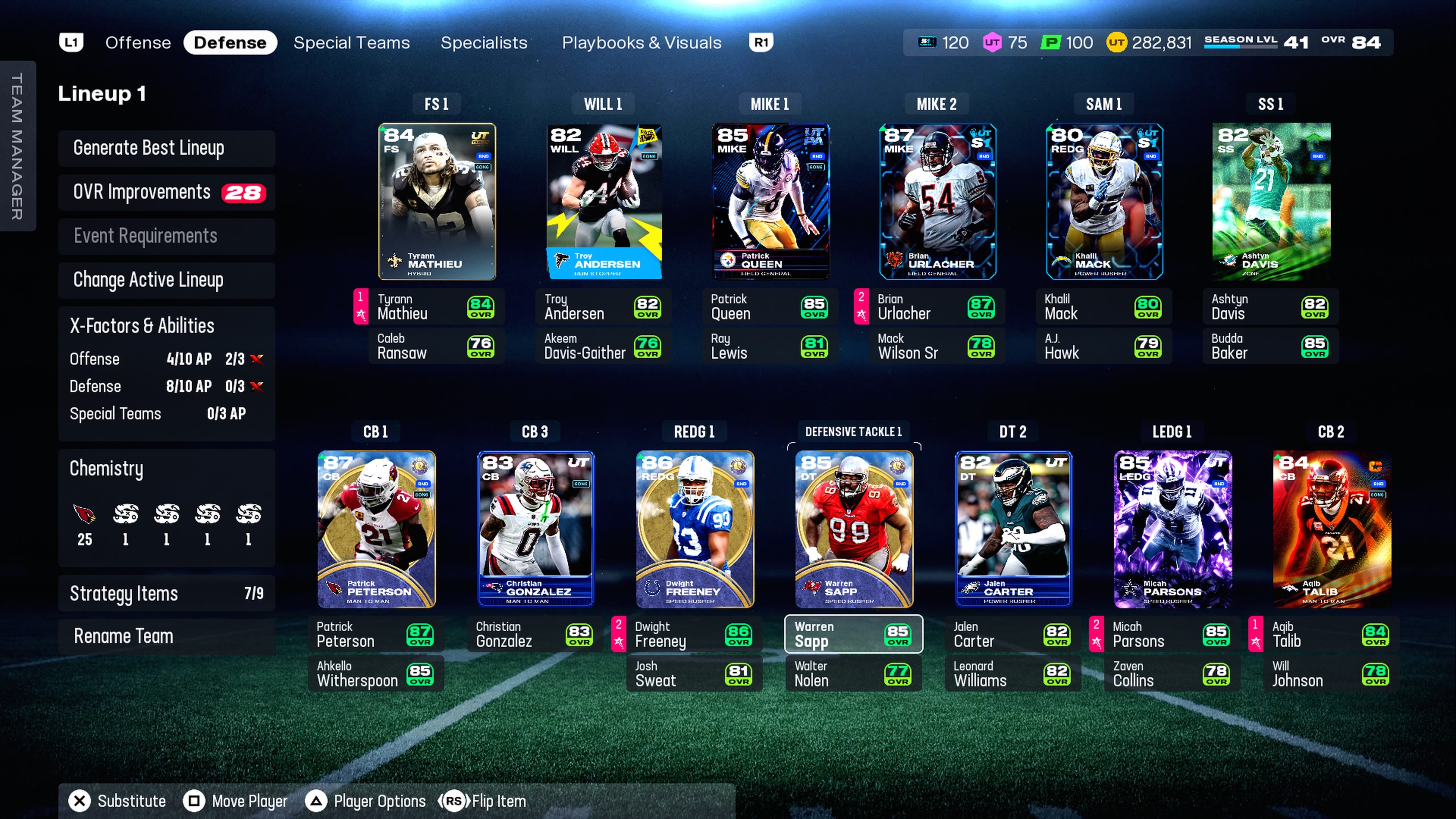Select backup Ahkello Witherspoon row
The image size is (1456, 819).
(376, 674)
